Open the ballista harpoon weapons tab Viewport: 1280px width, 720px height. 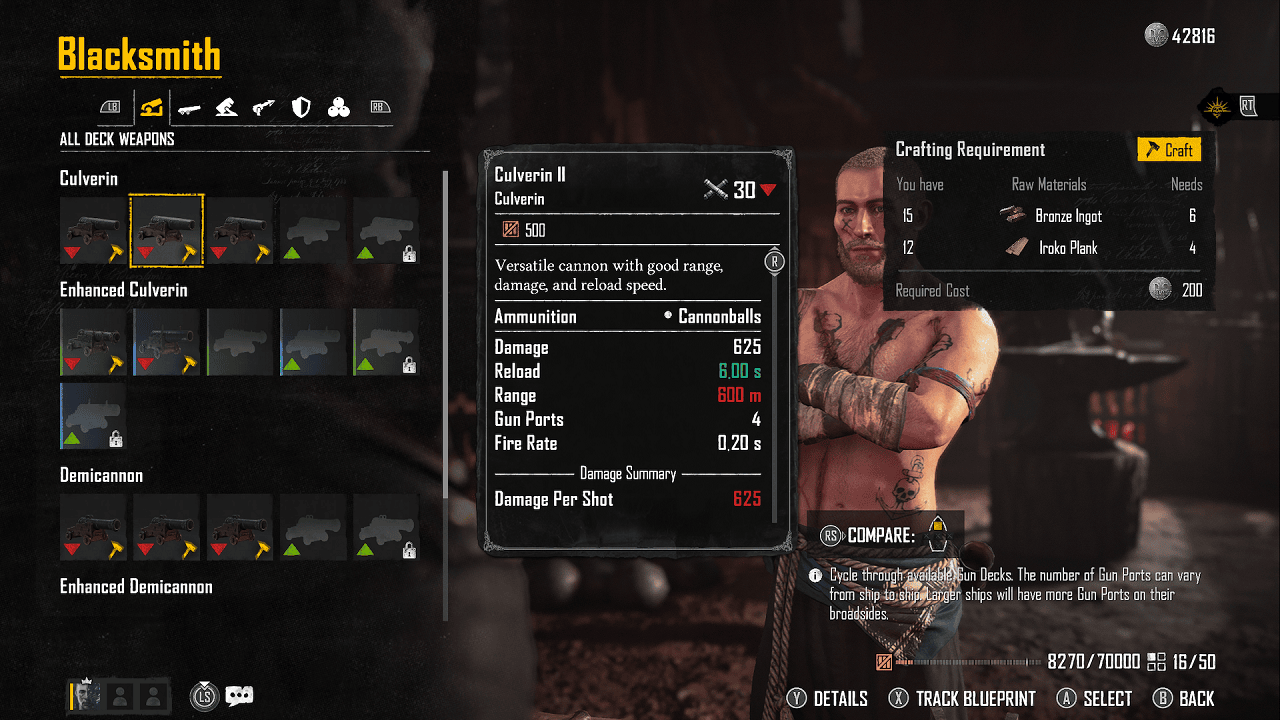pos(264,107)
